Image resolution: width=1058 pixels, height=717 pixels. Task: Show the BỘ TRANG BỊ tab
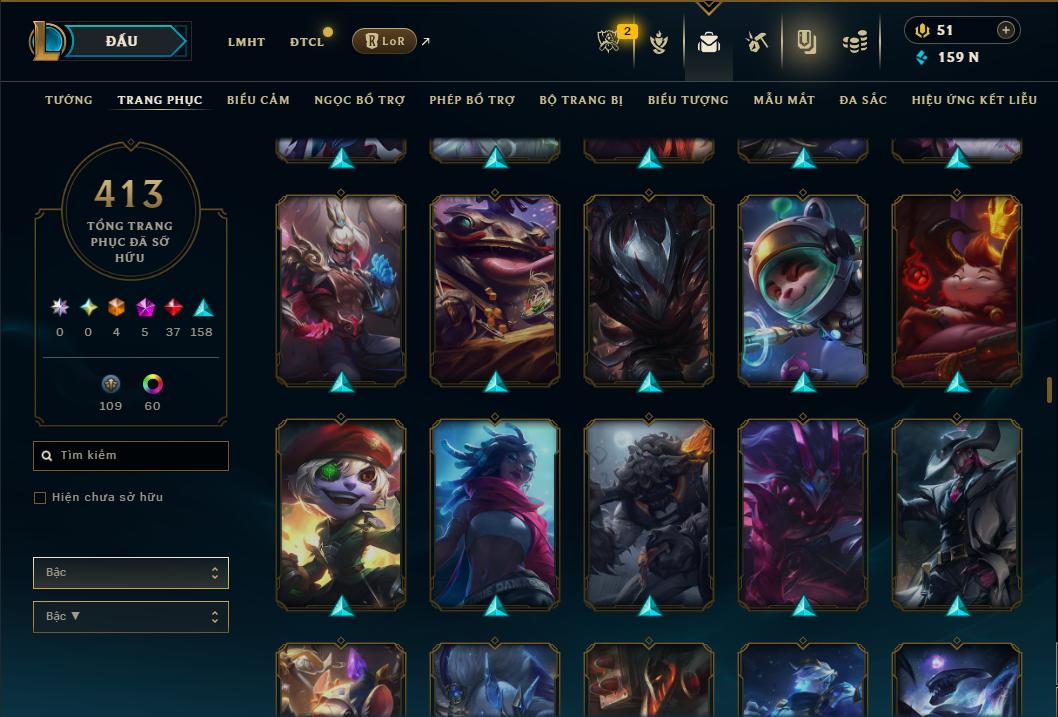[x=581, y=100]
